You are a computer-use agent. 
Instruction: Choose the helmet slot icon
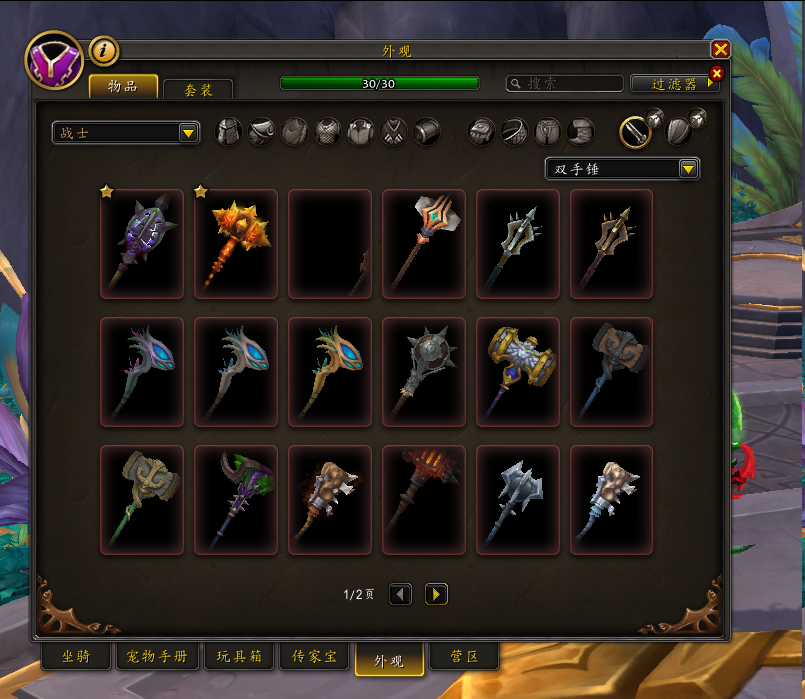pyautogui.click(x=229, y=132)
